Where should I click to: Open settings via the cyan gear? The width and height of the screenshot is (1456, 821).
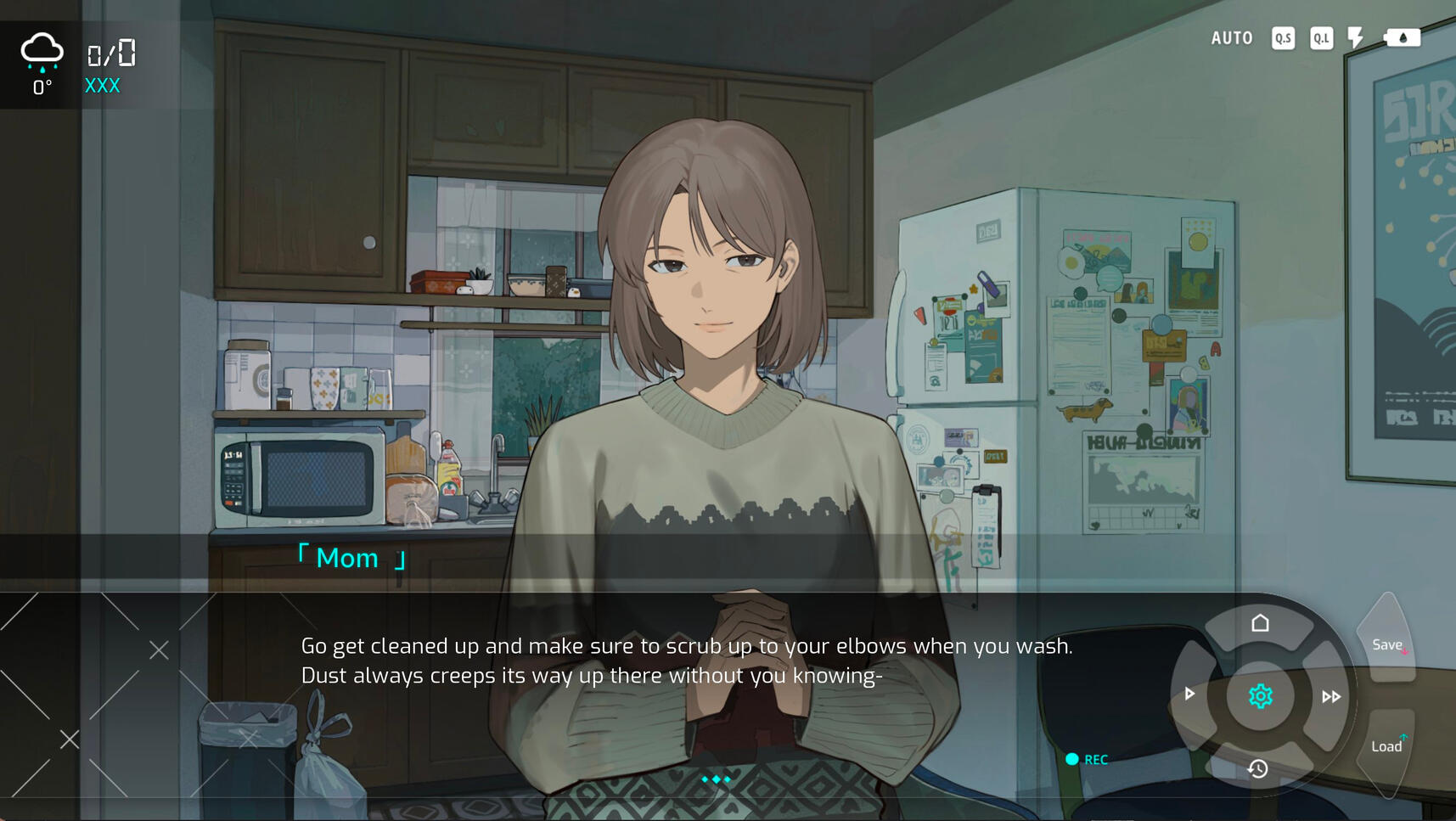(x=1260, y=696)
